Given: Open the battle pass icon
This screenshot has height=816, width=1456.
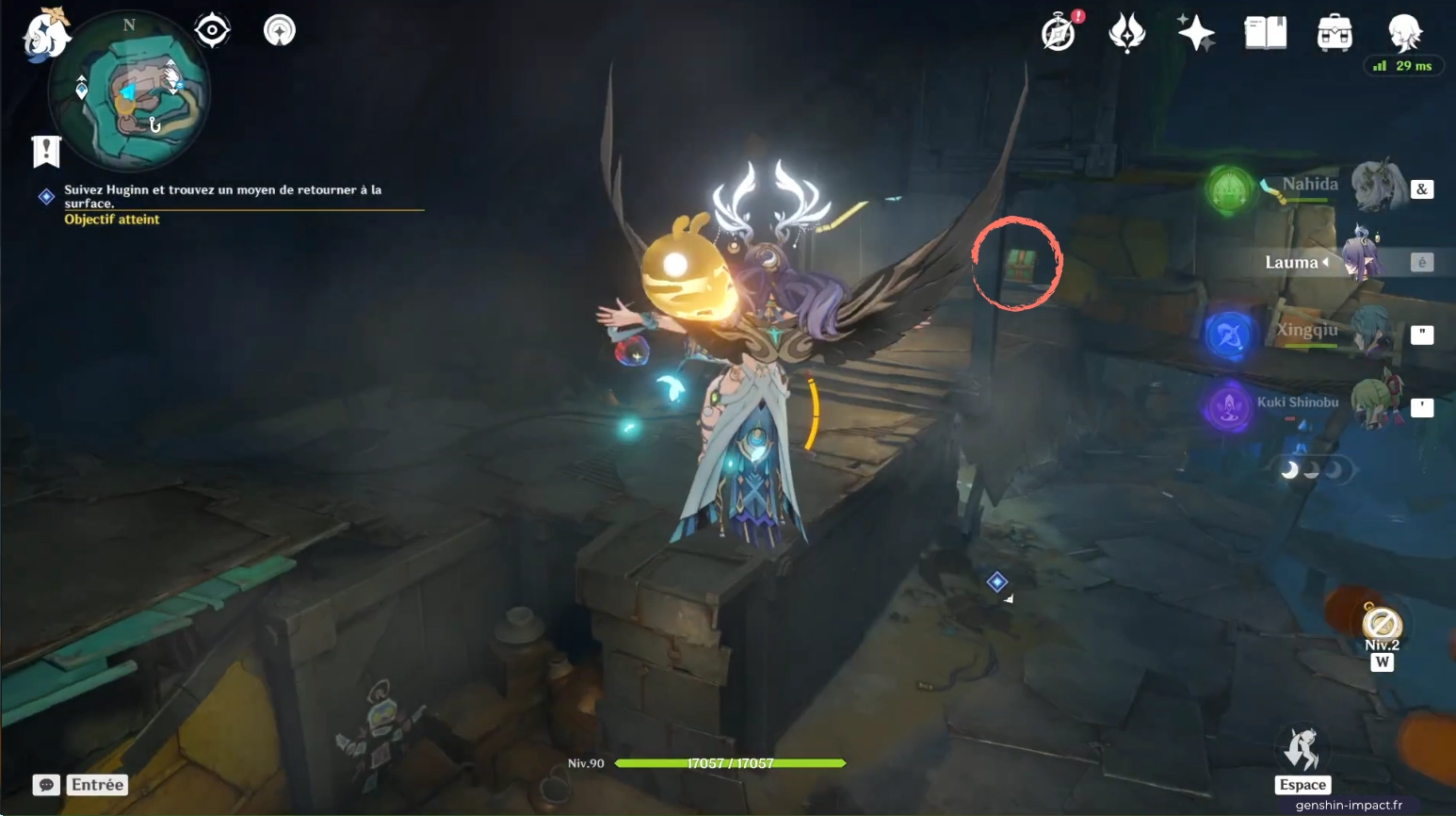Looking at the screenshot, I should tap(1126, 33).
